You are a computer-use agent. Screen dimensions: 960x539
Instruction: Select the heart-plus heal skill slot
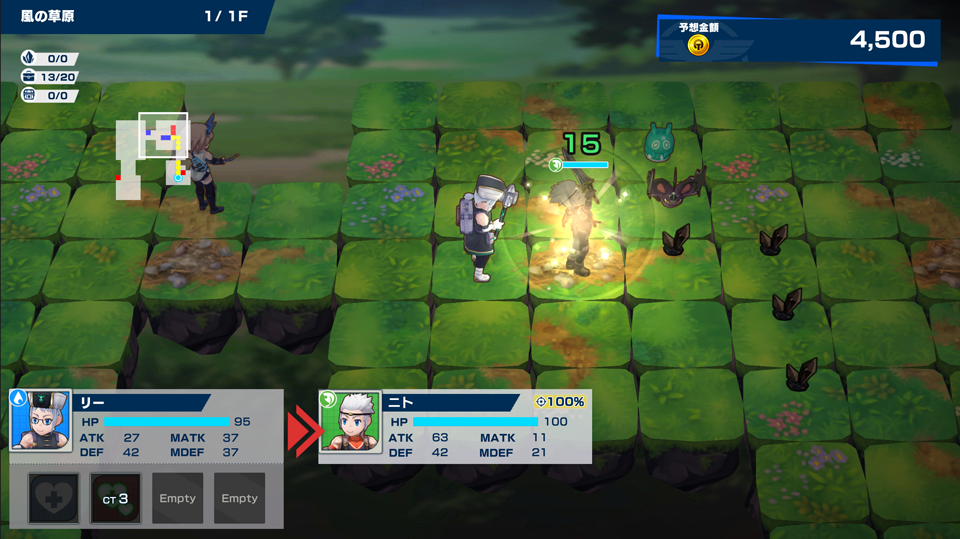click(x=54, y=498)
